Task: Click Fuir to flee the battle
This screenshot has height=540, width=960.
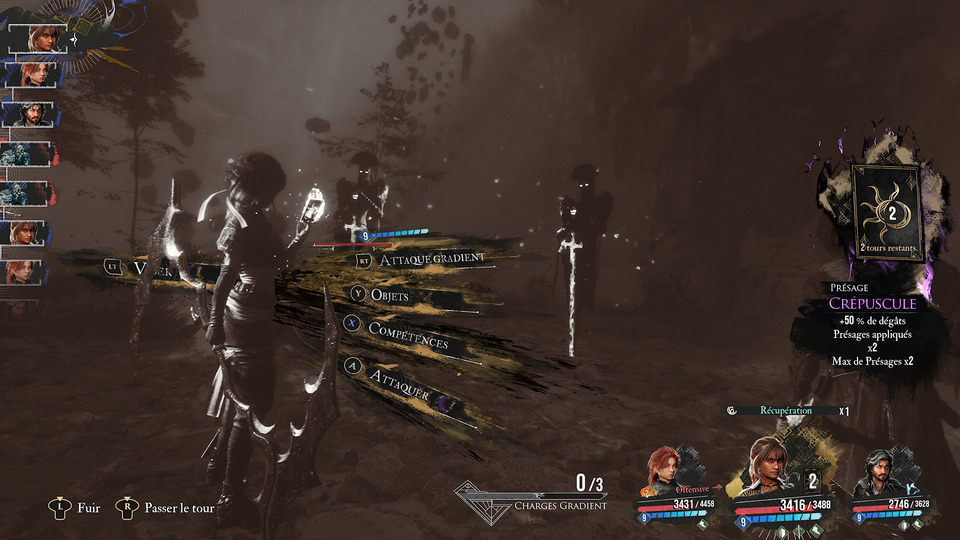Action: tap(88, 508)
